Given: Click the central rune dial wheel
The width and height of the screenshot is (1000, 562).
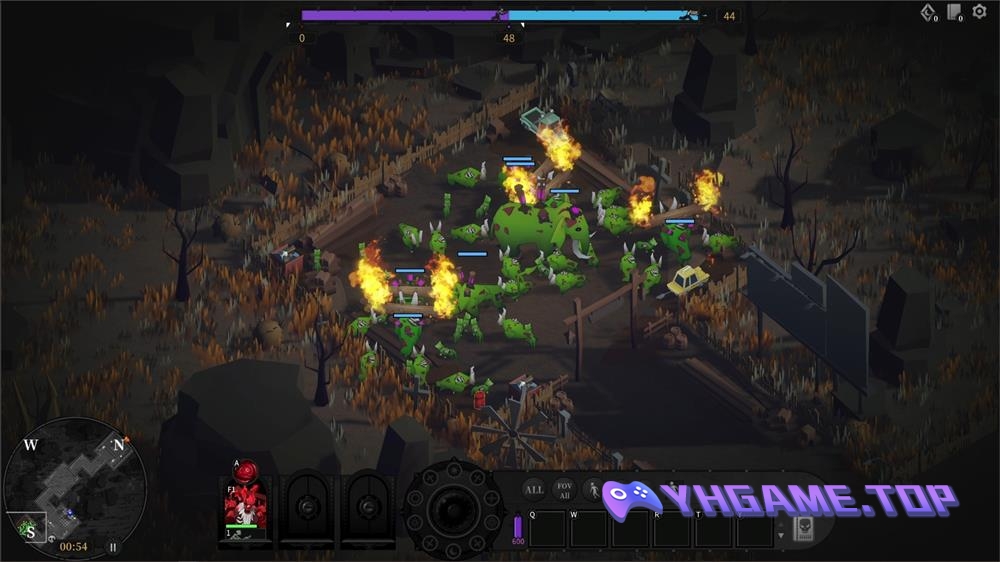Looking at the screenshot, I should pyautogui.click(x=452, y=509).
